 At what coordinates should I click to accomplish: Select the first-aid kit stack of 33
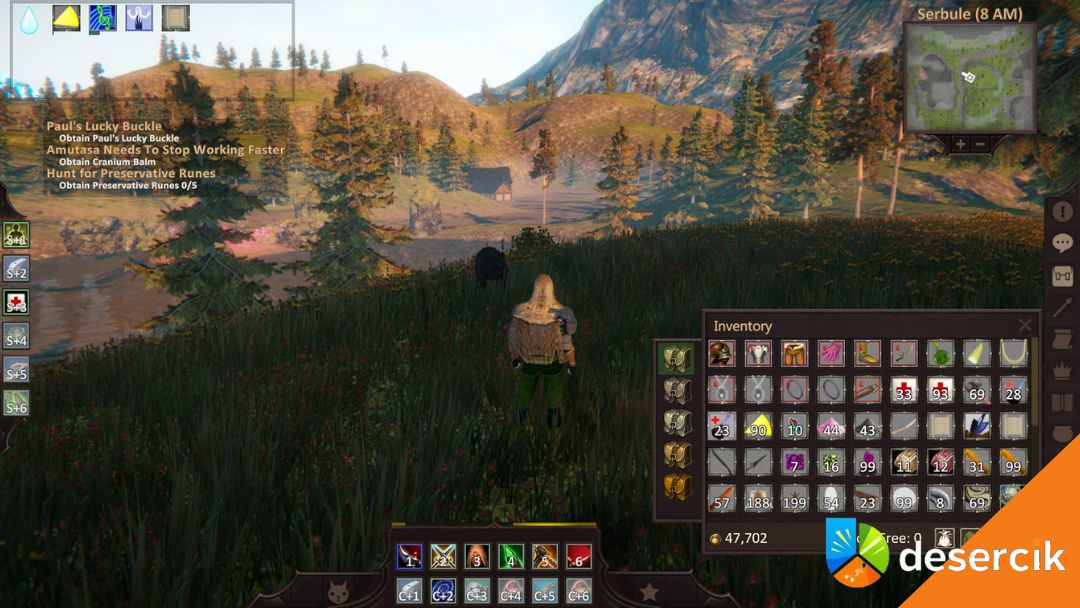[x=904, y=390]
